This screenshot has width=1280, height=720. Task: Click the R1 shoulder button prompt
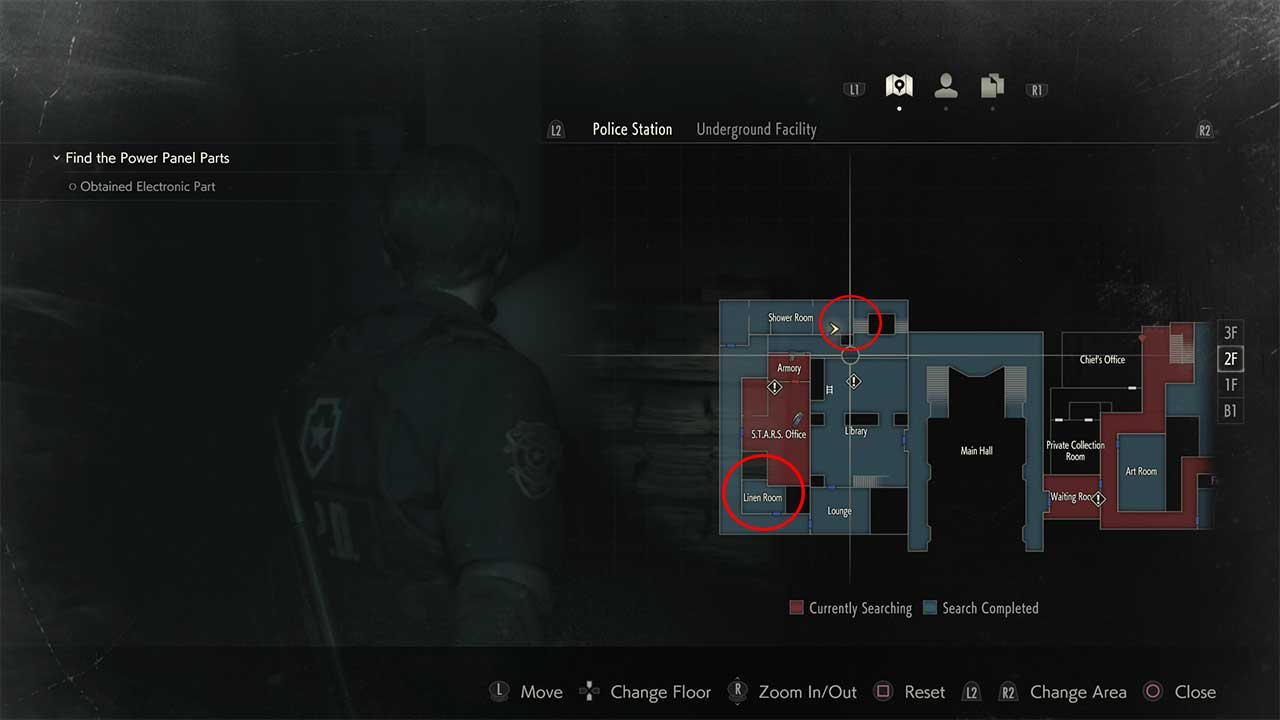tap(1036, 89)
